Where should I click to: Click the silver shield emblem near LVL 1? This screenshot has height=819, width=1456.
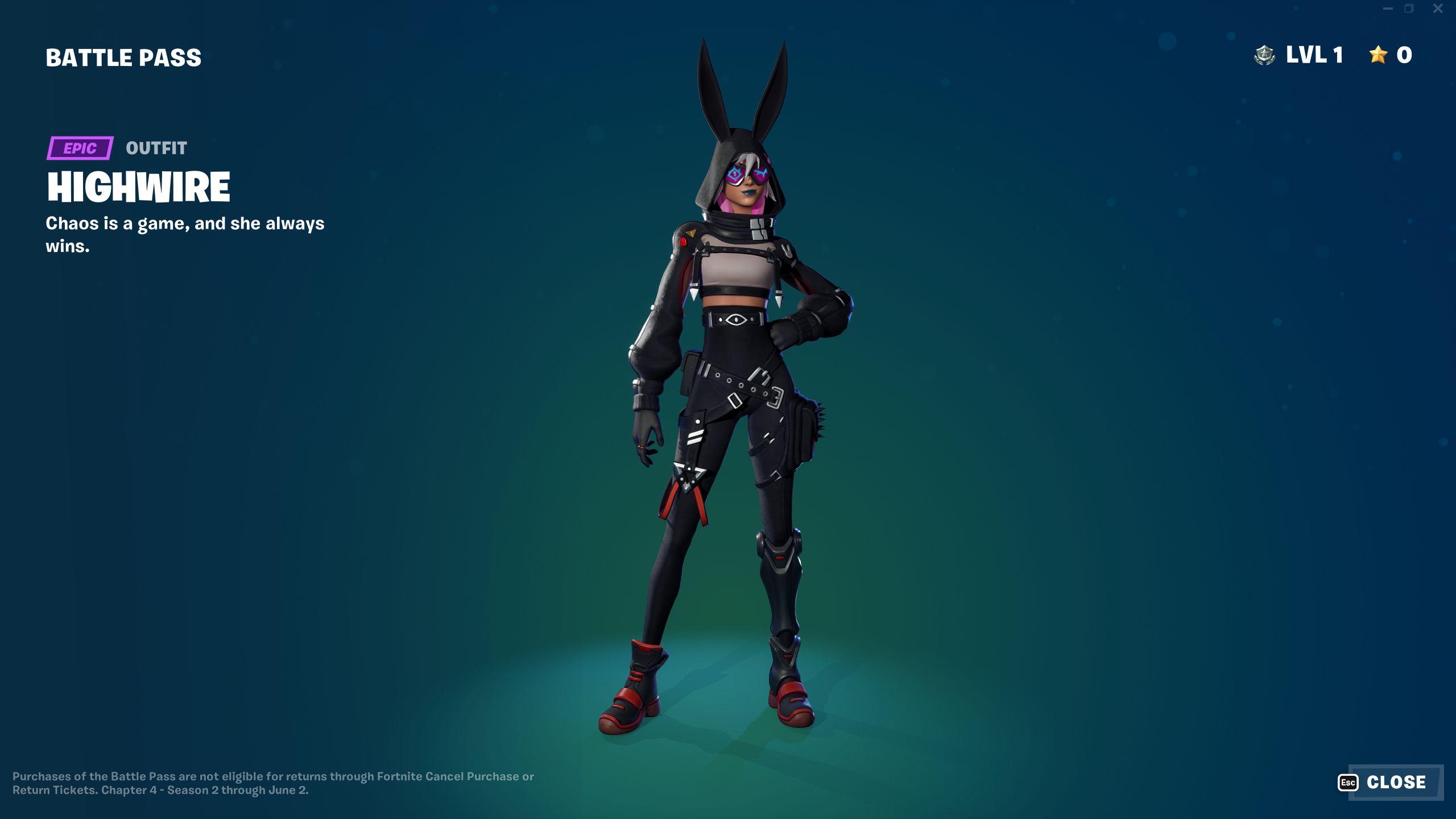[x=1264, y=55]
